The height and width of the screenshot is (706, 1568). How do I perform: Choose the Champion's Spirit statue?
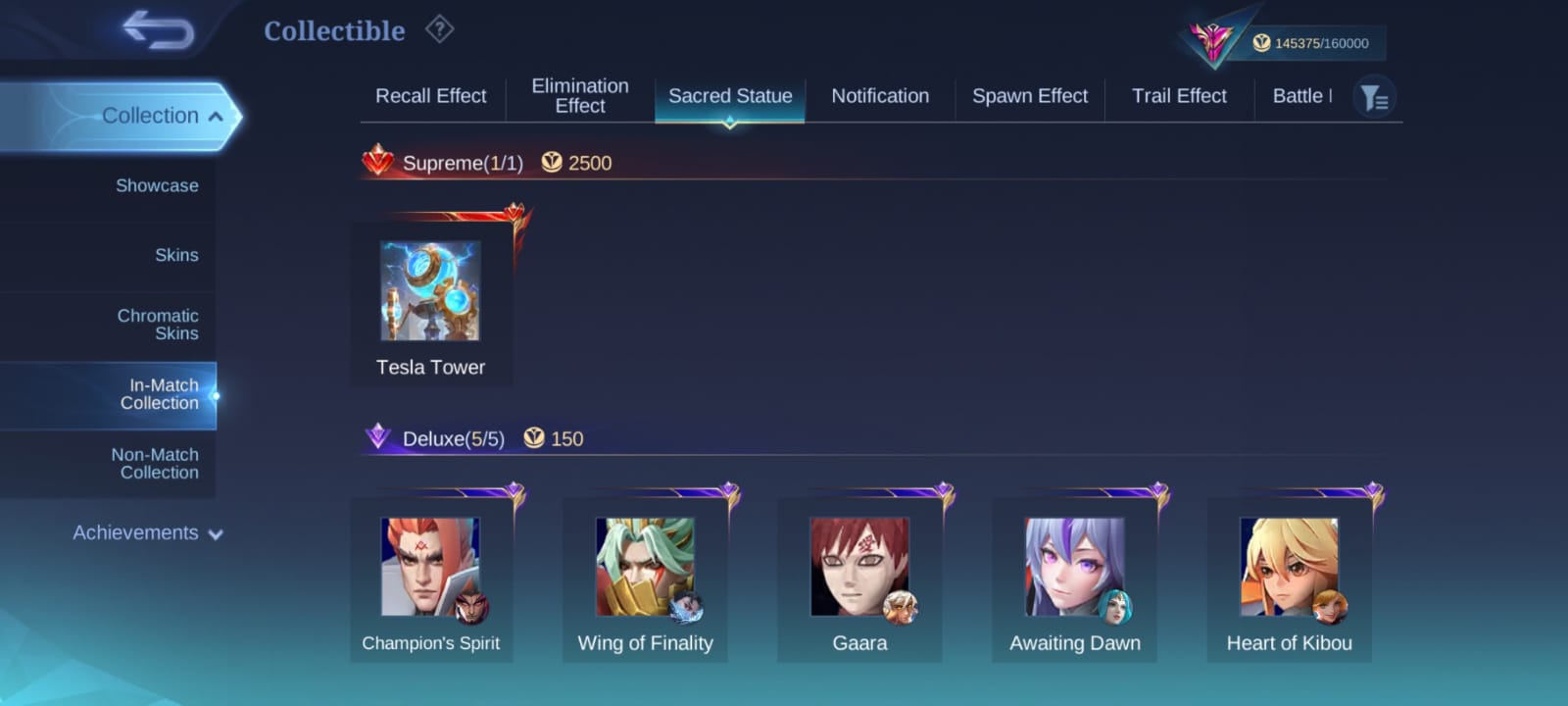click(431, 579)
